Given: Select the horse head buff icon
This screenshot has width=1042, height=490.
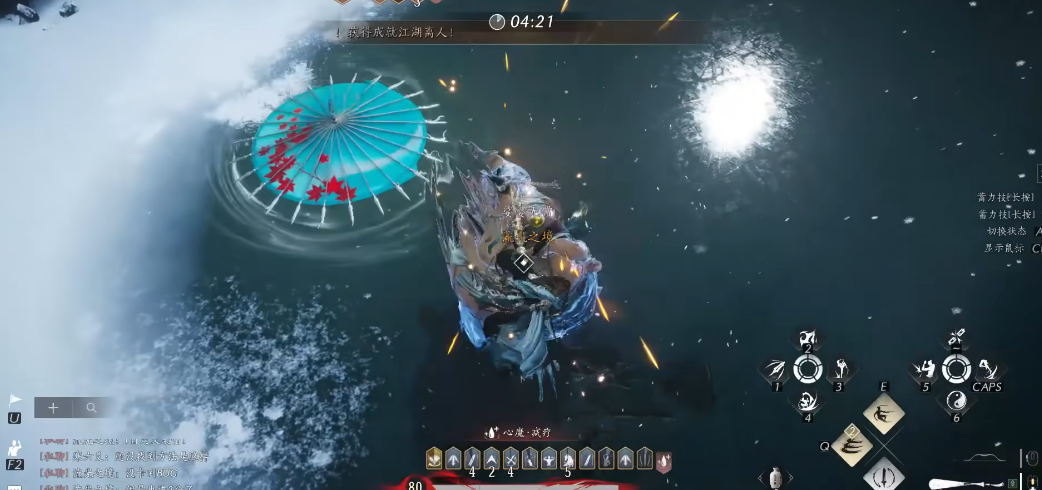Looking at the screenshot, I should tap(568, 459).
